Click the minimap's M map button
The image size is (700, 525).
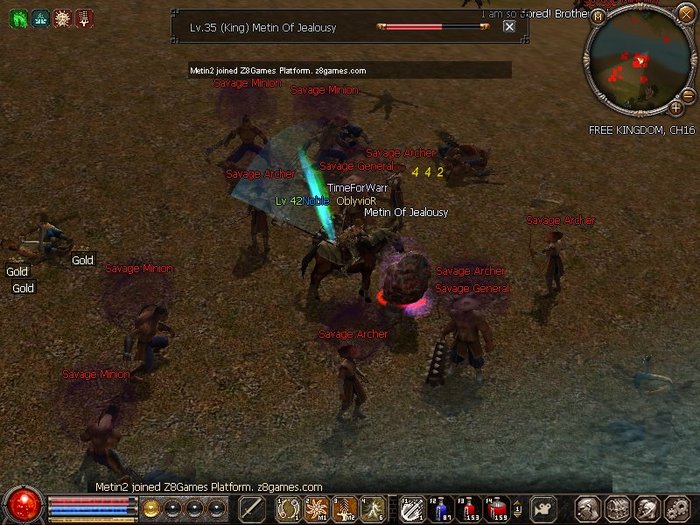(x=598, y=16)
